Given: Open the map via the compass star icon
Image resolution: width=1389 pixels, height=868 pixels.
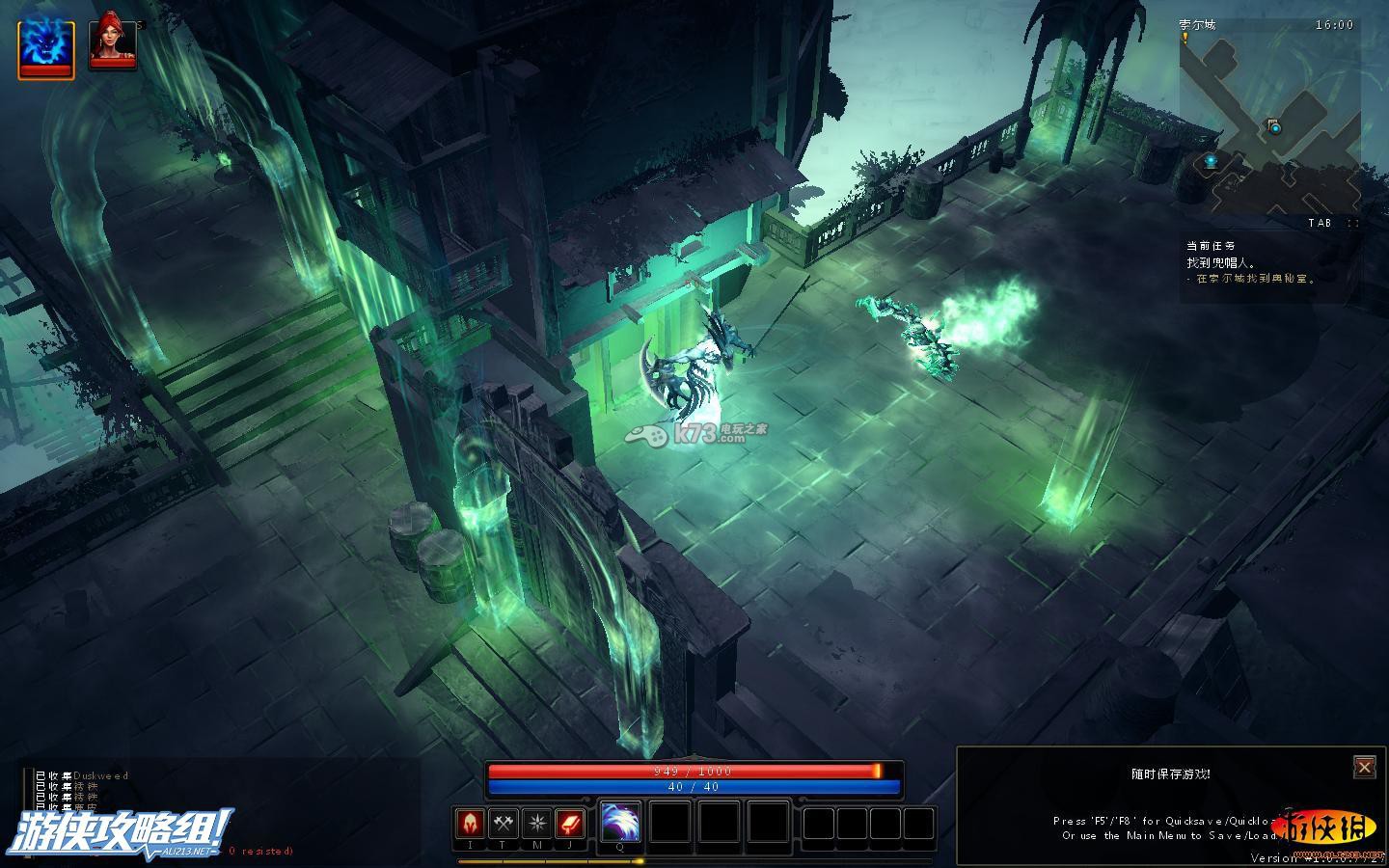Looking at the screenshot, I should tap(536, 824).
